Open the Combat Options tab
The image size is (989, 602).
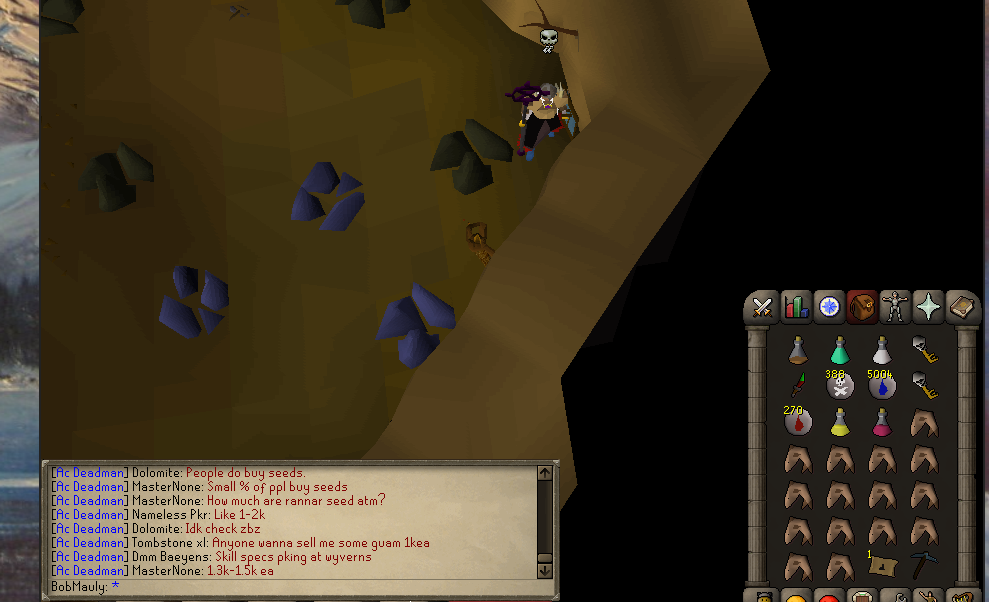[x=763, y=307]
